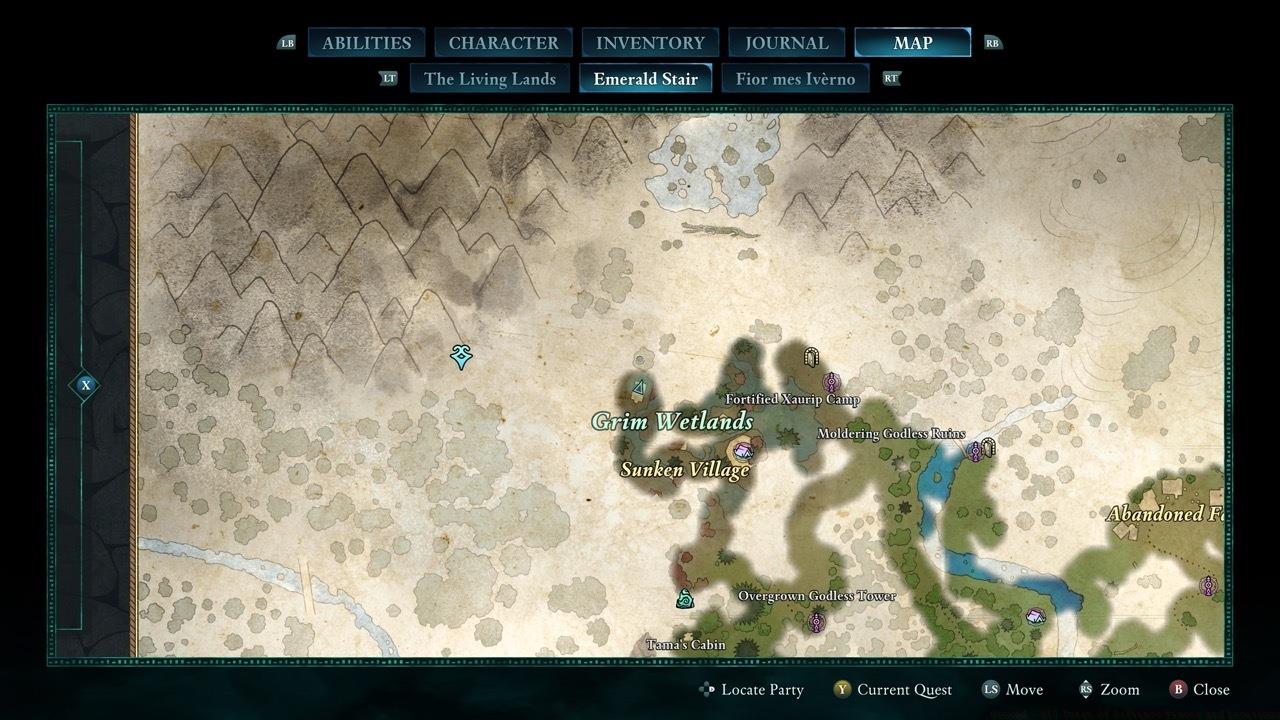Open the JOURNAL tab

tap(785, 42)
